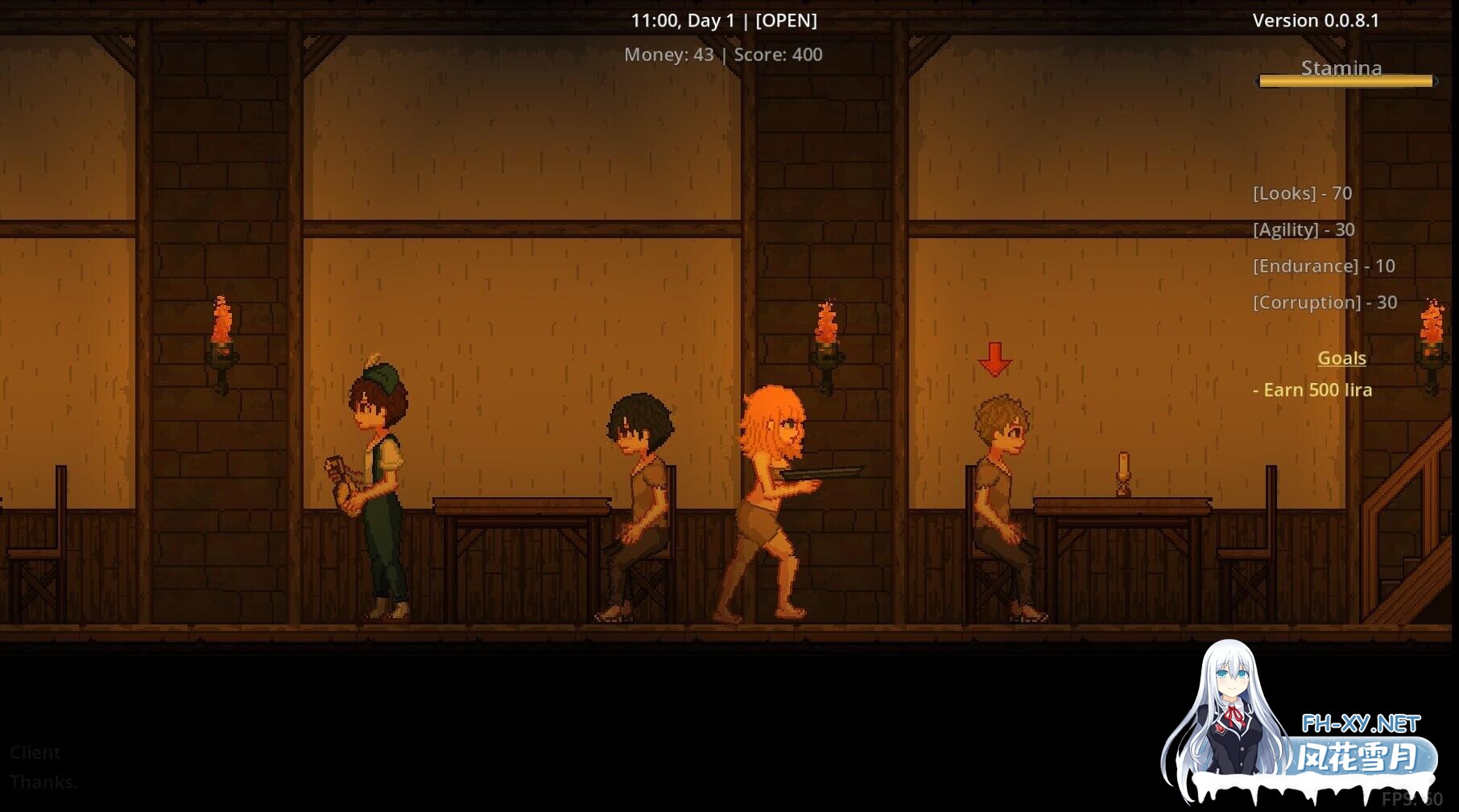
Task: Click the red arrow customer marker
Action: tap(995, 359)
